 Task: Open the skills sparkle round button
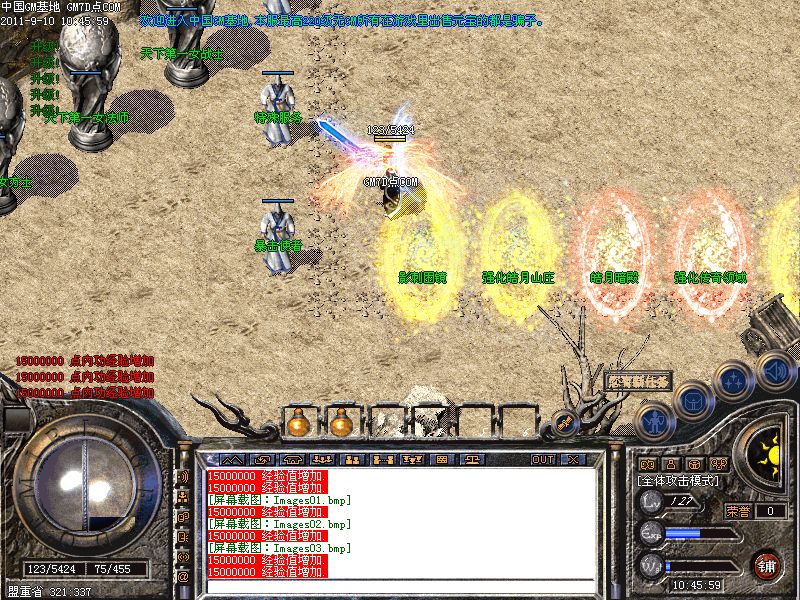pyautogui.click(x=734, y=381)
